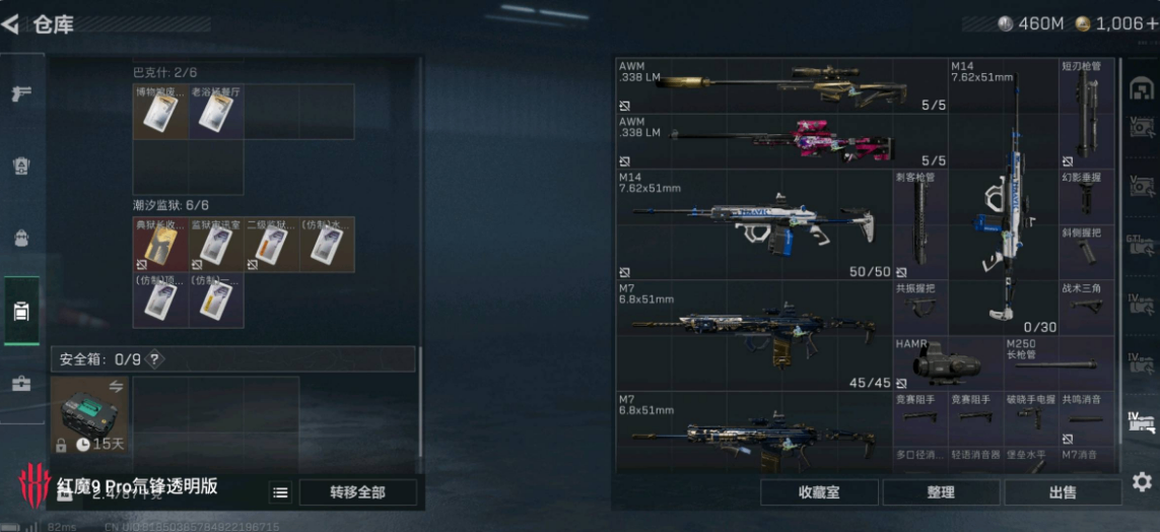This screenshot has height=532, width=1160.
Task: Select the pink AWM sniper rifle
Action: pos(781,141)
